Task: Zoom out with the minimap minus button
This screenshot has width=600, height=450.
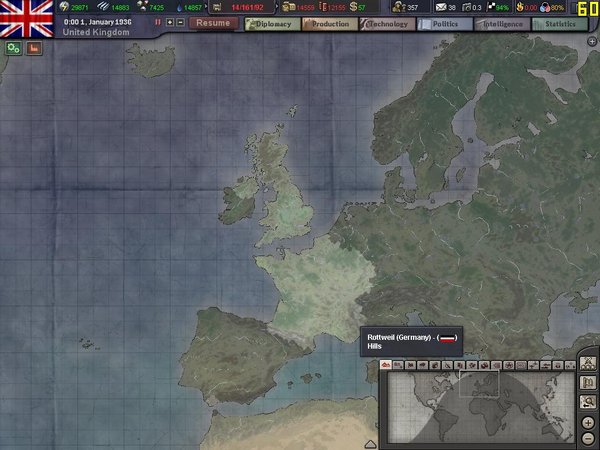Action: 588,438
